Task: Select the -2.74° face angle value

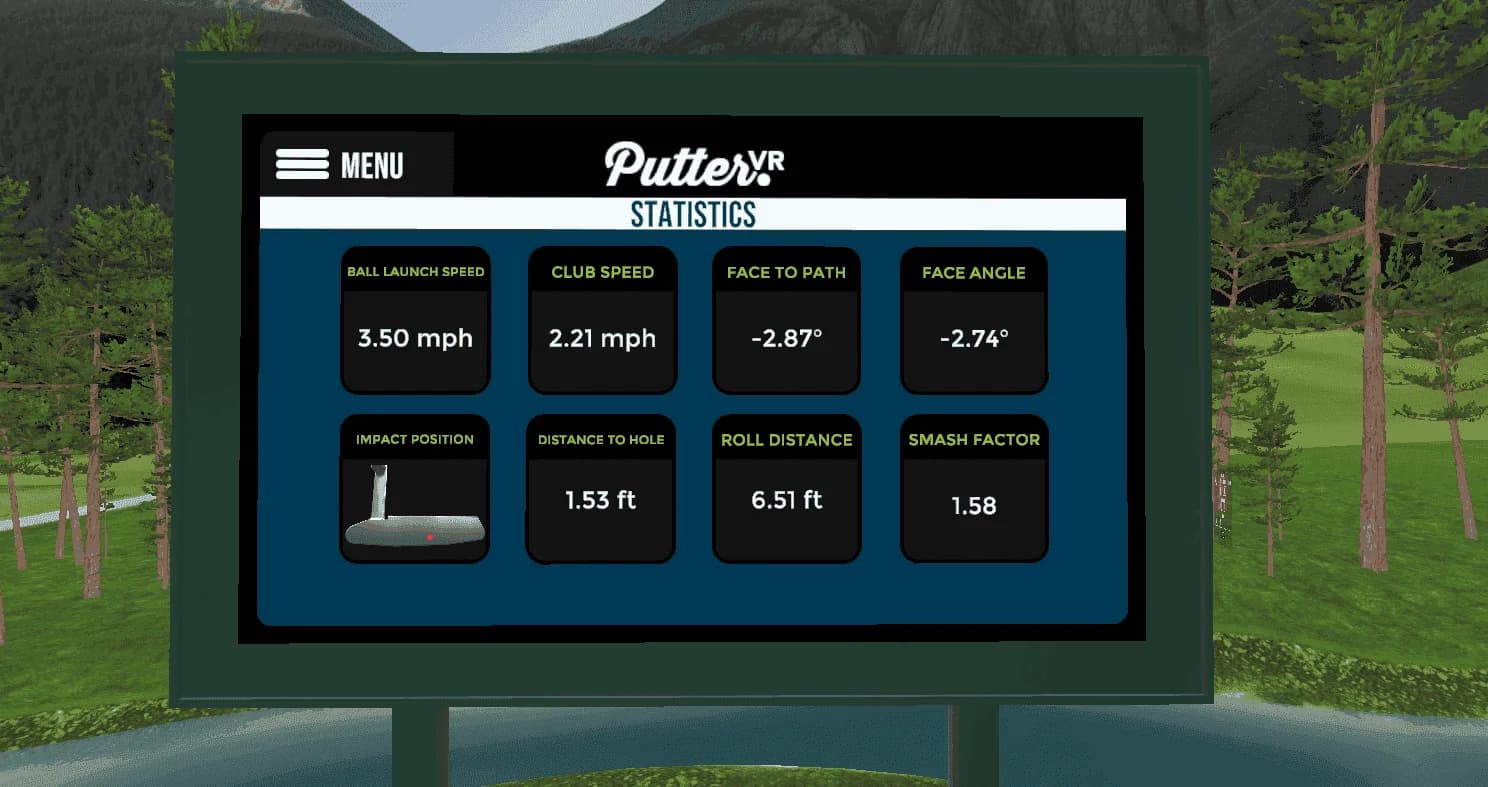Action: point(973,339)
